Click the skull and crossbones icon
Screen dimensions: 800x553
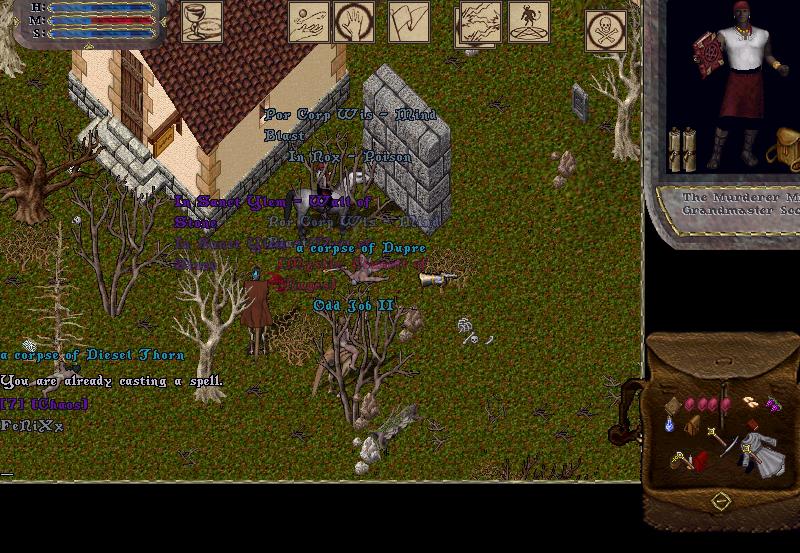pos(606,30)
